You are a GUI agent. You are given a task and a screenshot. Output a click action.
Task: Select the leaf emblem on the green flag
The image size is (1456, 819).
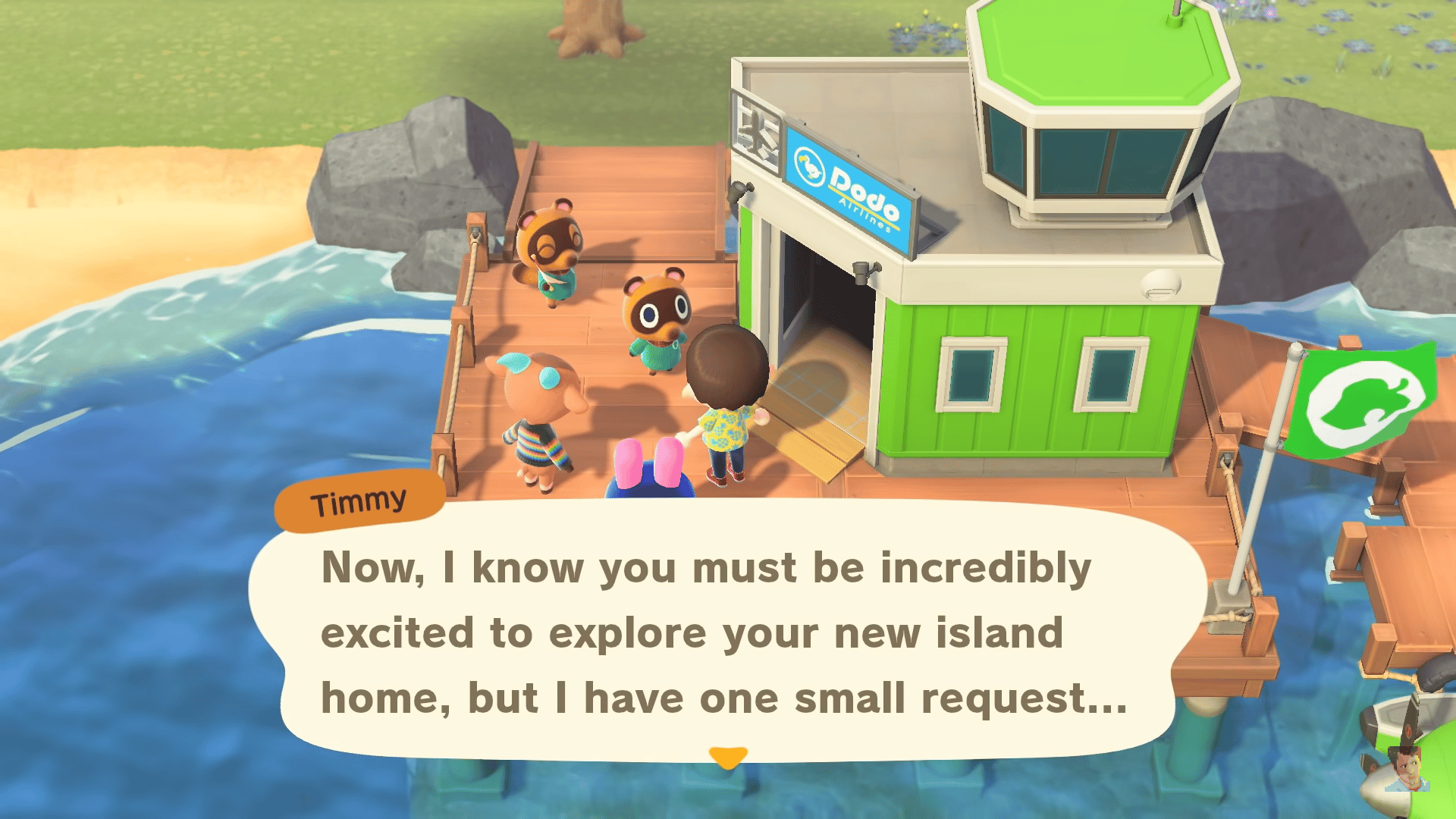(x=1370, y=402)
